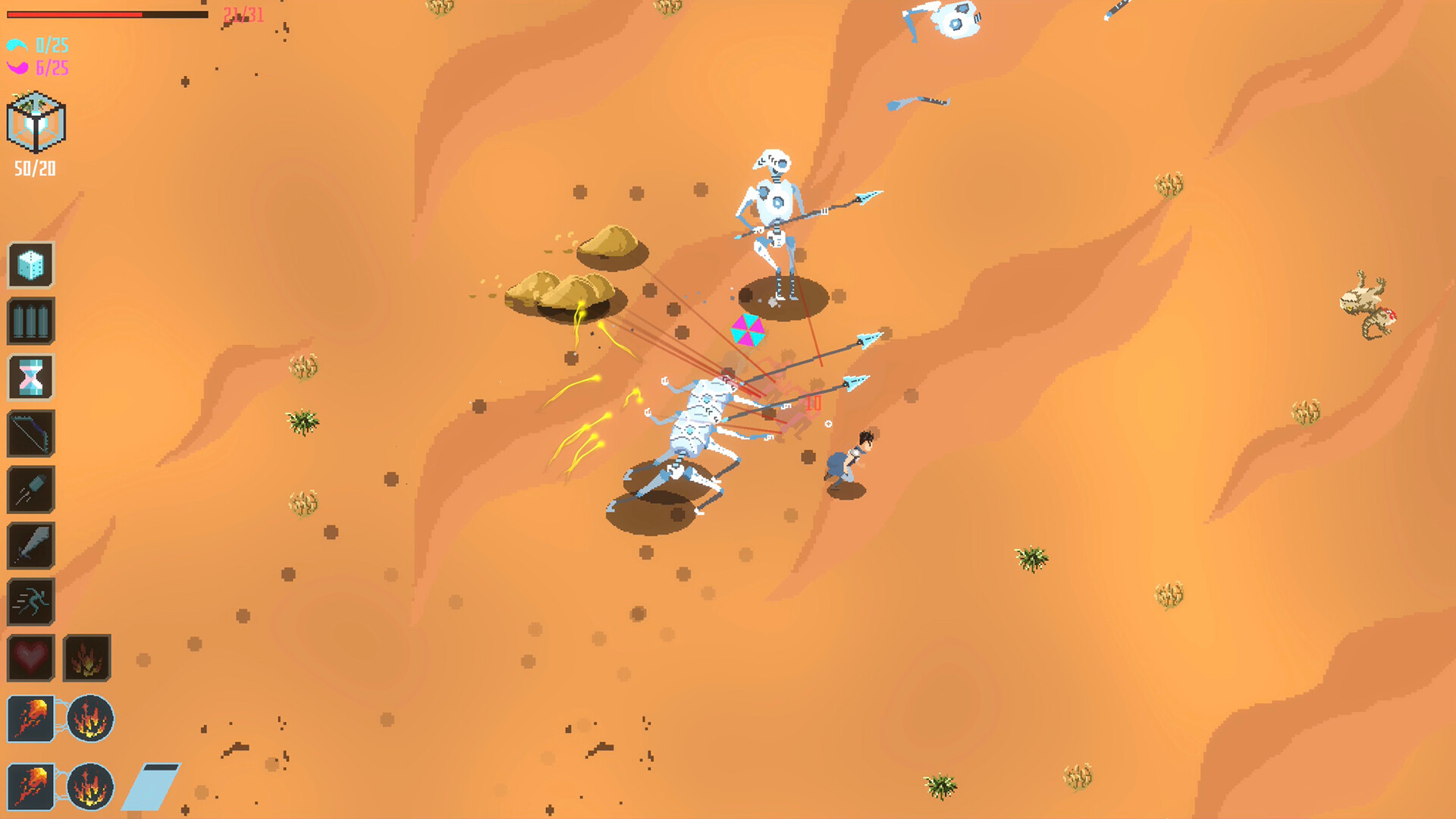Open the ammo clip ability
Image resolution: width=1456 pixels, height=819 pixels.
click(31, 319)
